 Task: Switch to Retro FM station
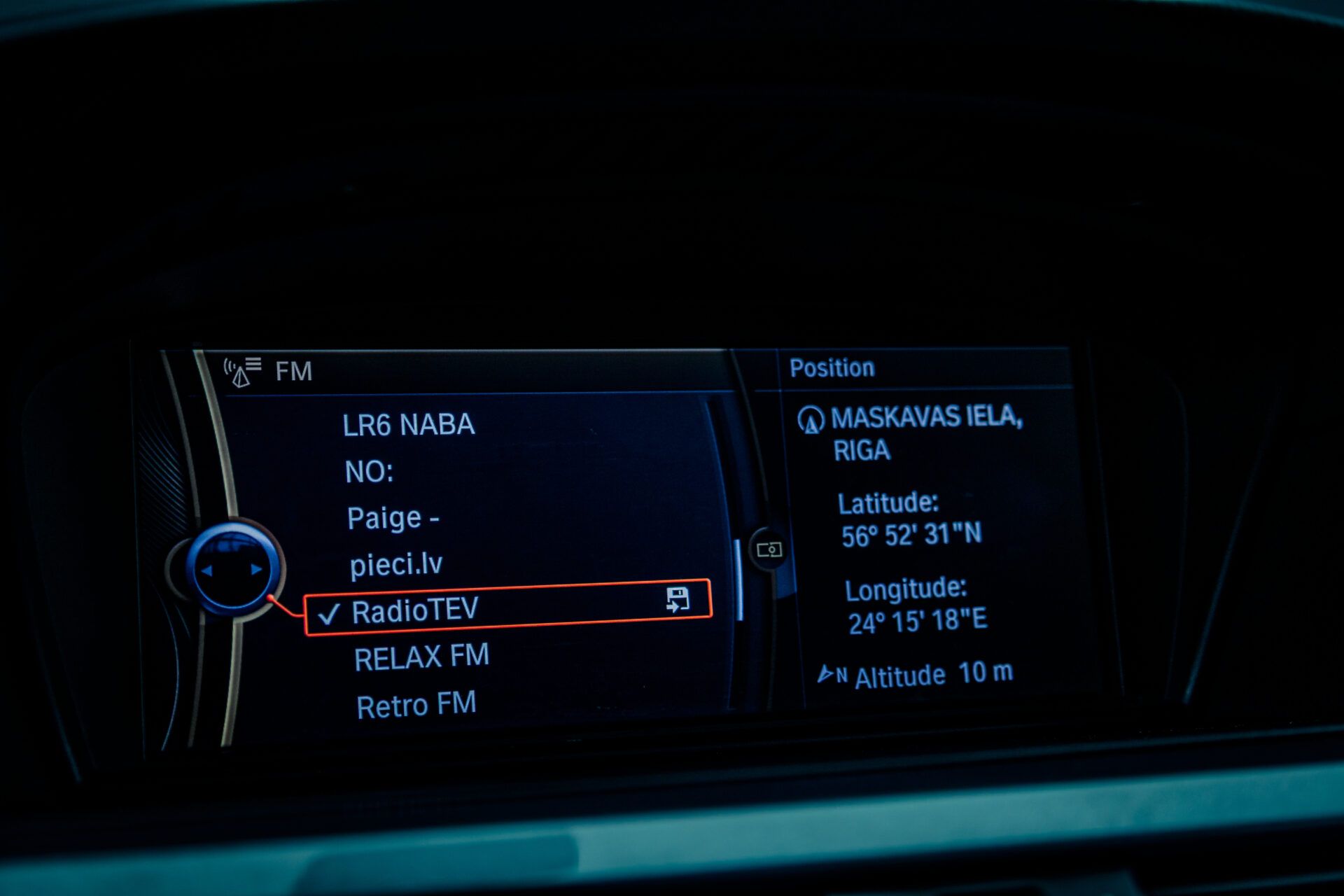[x=416, y=705]
